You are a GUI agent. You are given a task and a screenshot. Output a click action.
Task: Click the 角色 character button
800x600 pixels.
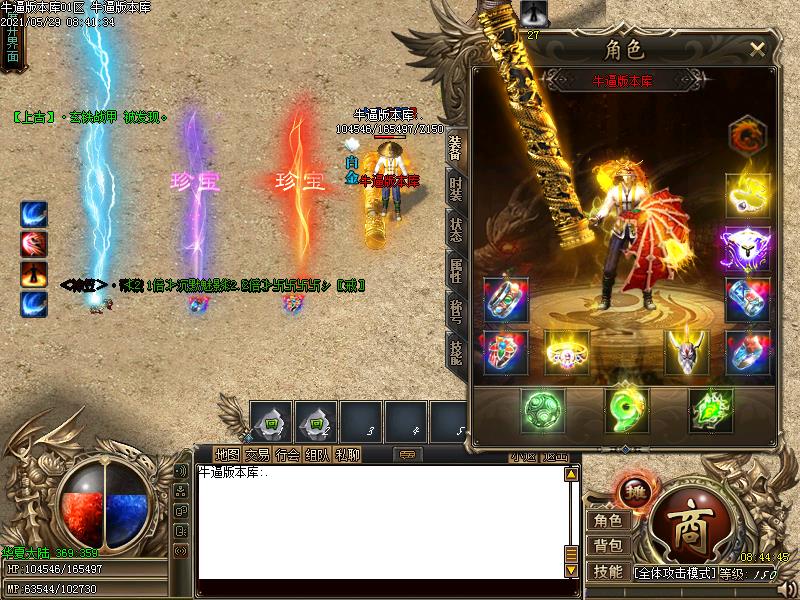[608, 520]
